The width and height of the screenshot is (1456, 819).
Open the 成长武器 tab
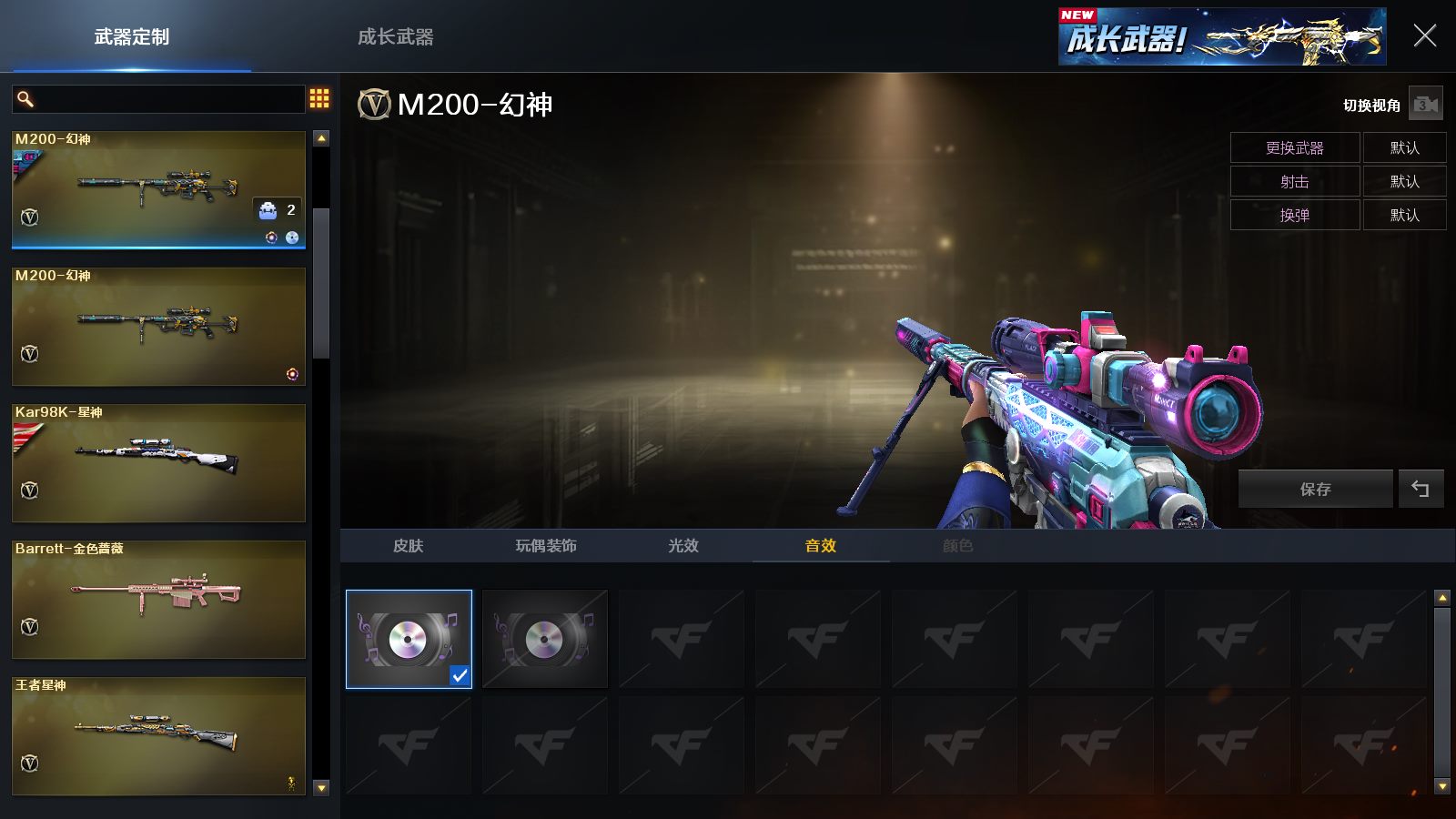pos(395,37)
